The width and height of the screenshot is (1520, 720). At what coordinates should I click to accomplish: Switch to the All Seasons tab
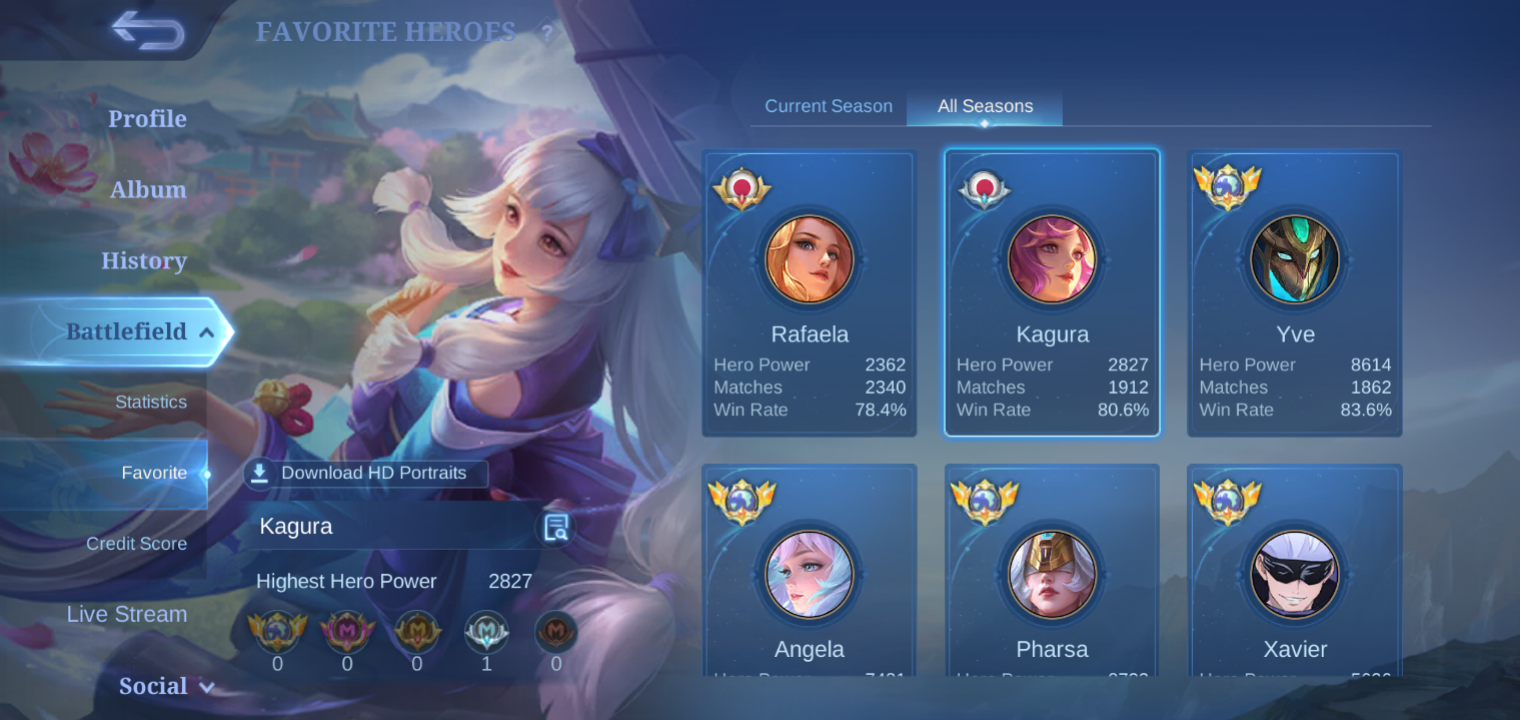[x=983, y=105]
